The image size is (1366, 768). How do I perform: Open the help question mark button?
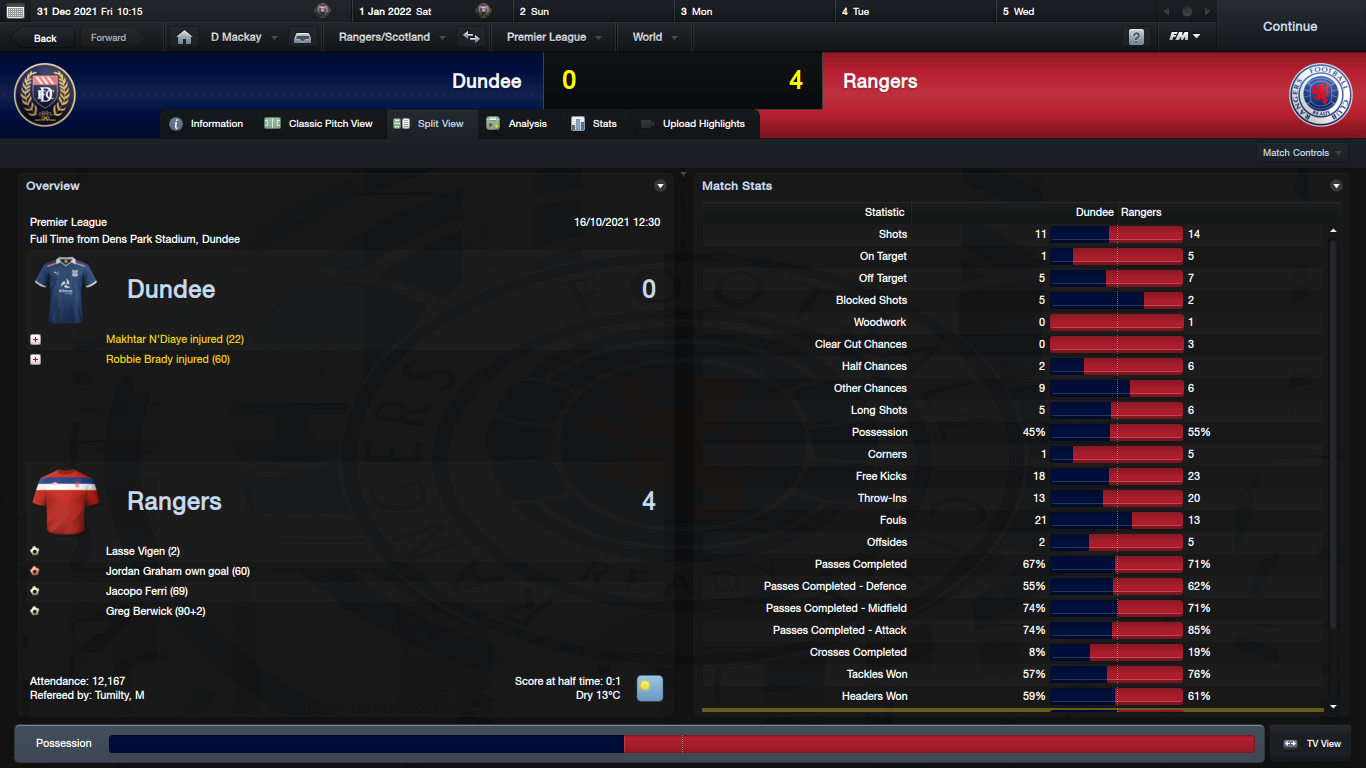pyautogui.click(x=1136, y=37)
